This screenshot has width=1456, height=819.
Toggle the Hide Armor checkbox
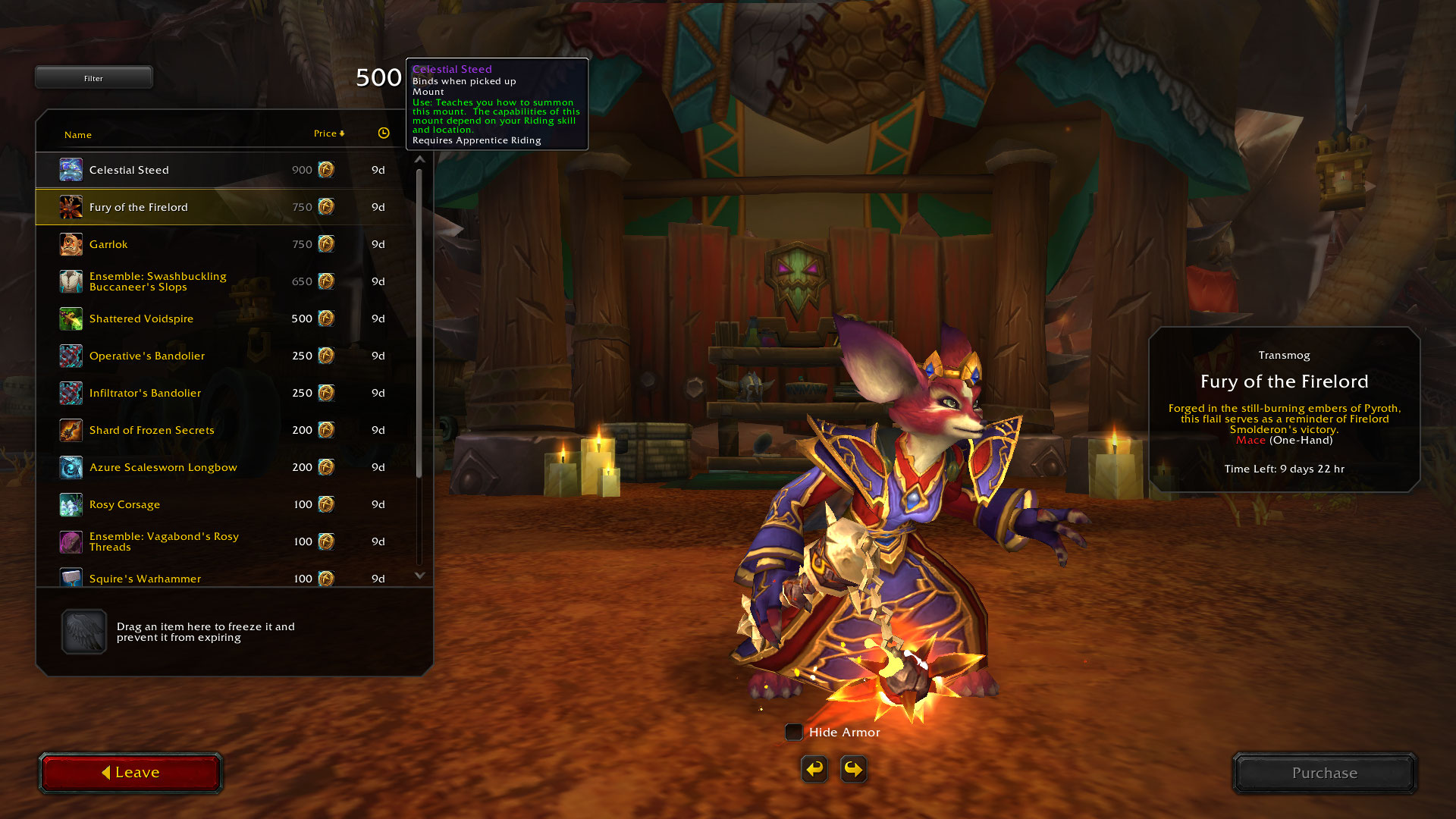click(x=794, y=732)
